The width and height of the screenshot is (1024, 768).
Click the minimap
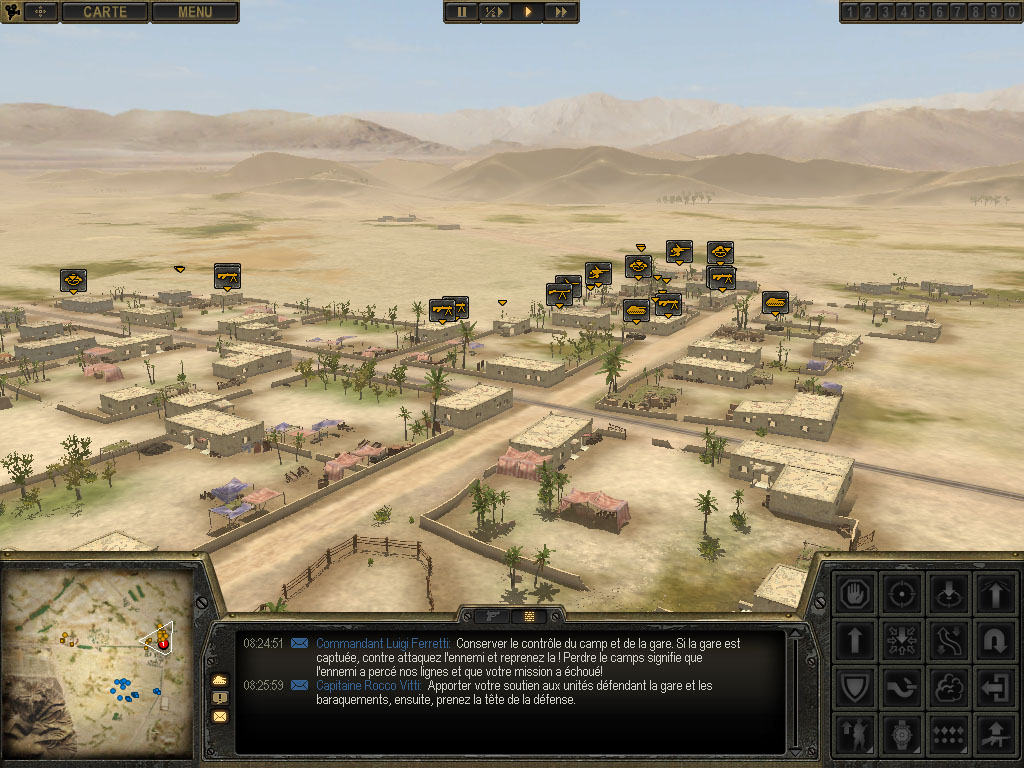click(98, 662)
